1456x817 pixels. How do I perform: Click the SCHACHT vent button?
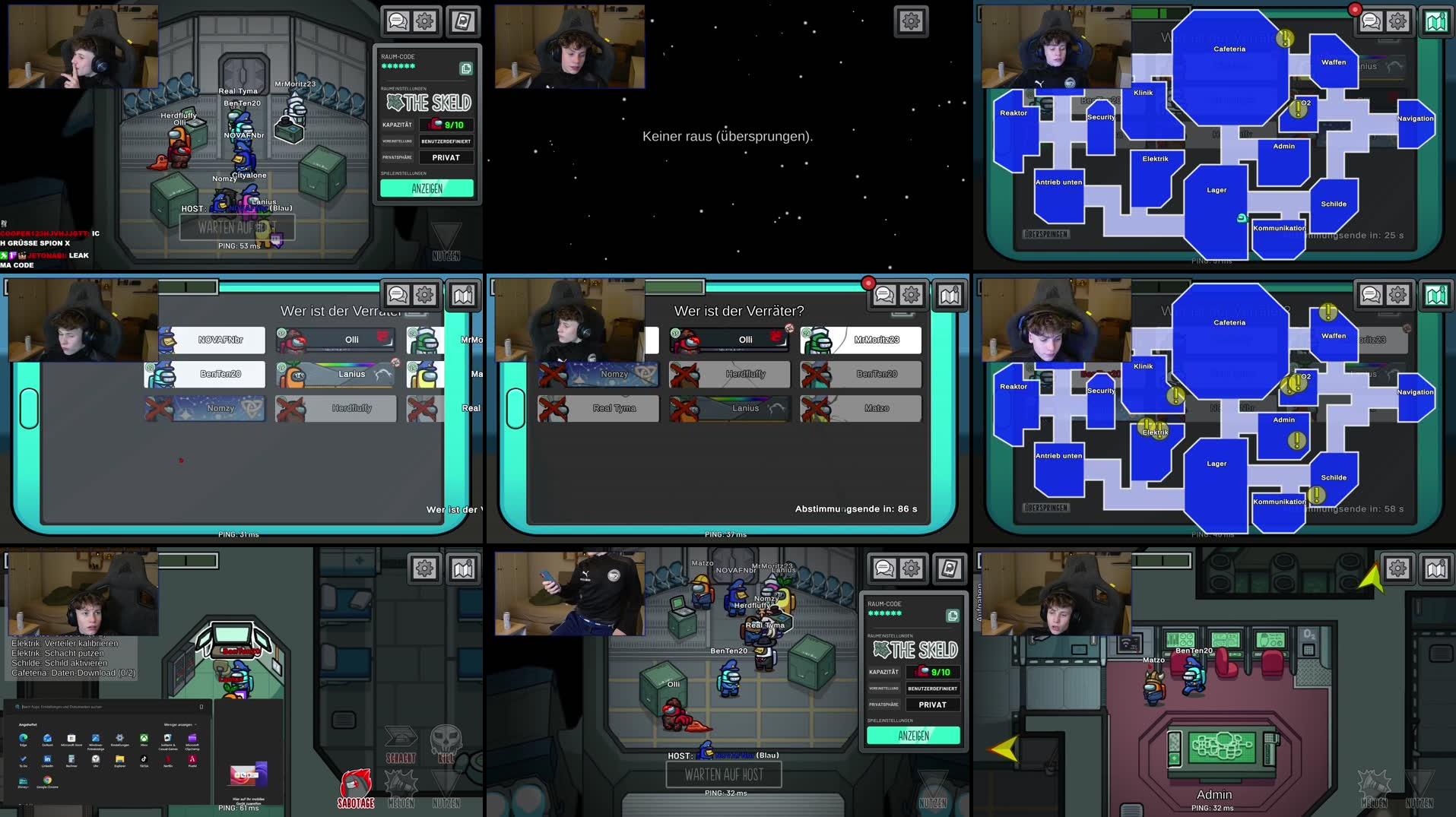pyautogui.click(x=401, y=743)
